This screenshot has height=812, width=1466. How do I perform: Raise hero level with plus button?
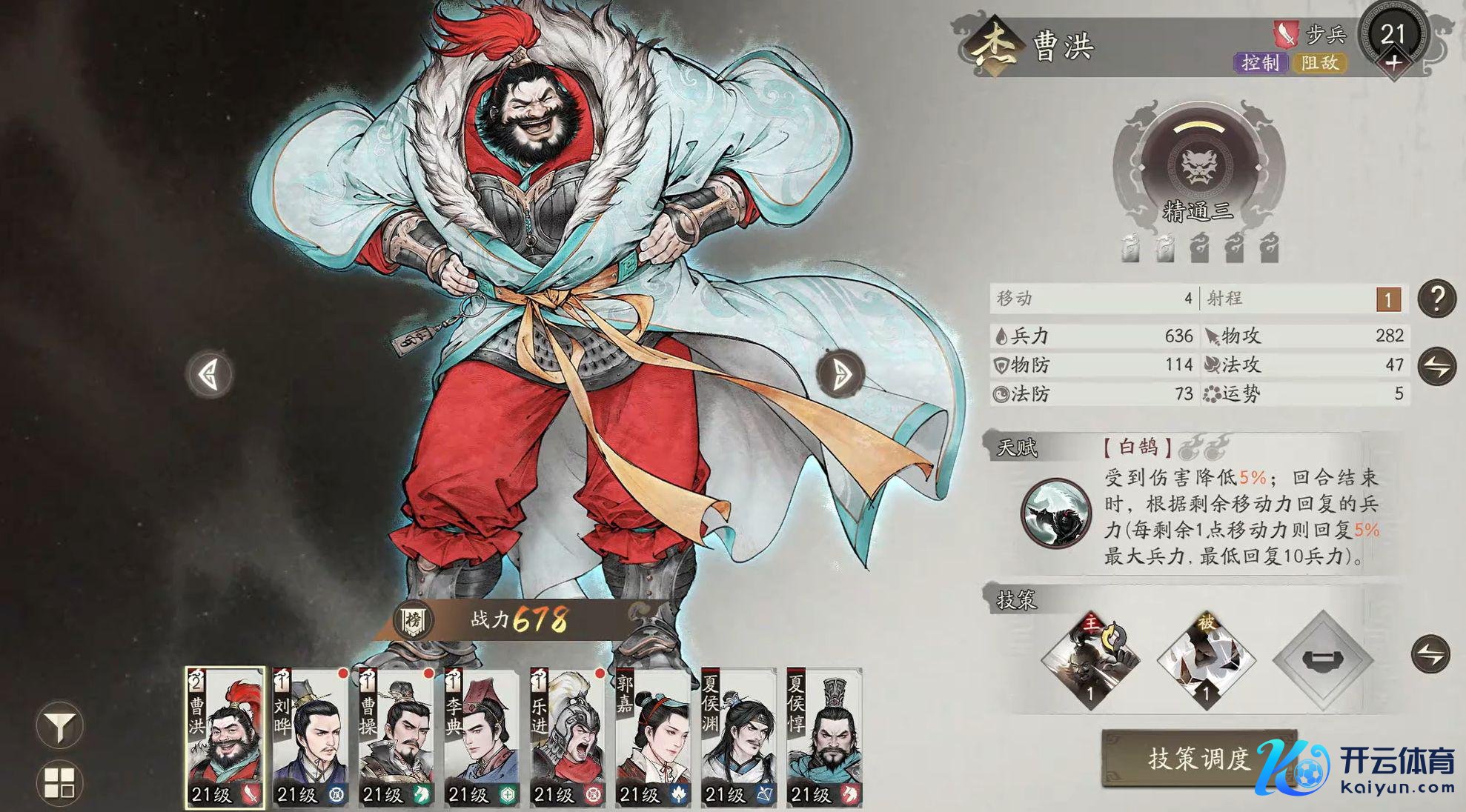click(1393, 63)
